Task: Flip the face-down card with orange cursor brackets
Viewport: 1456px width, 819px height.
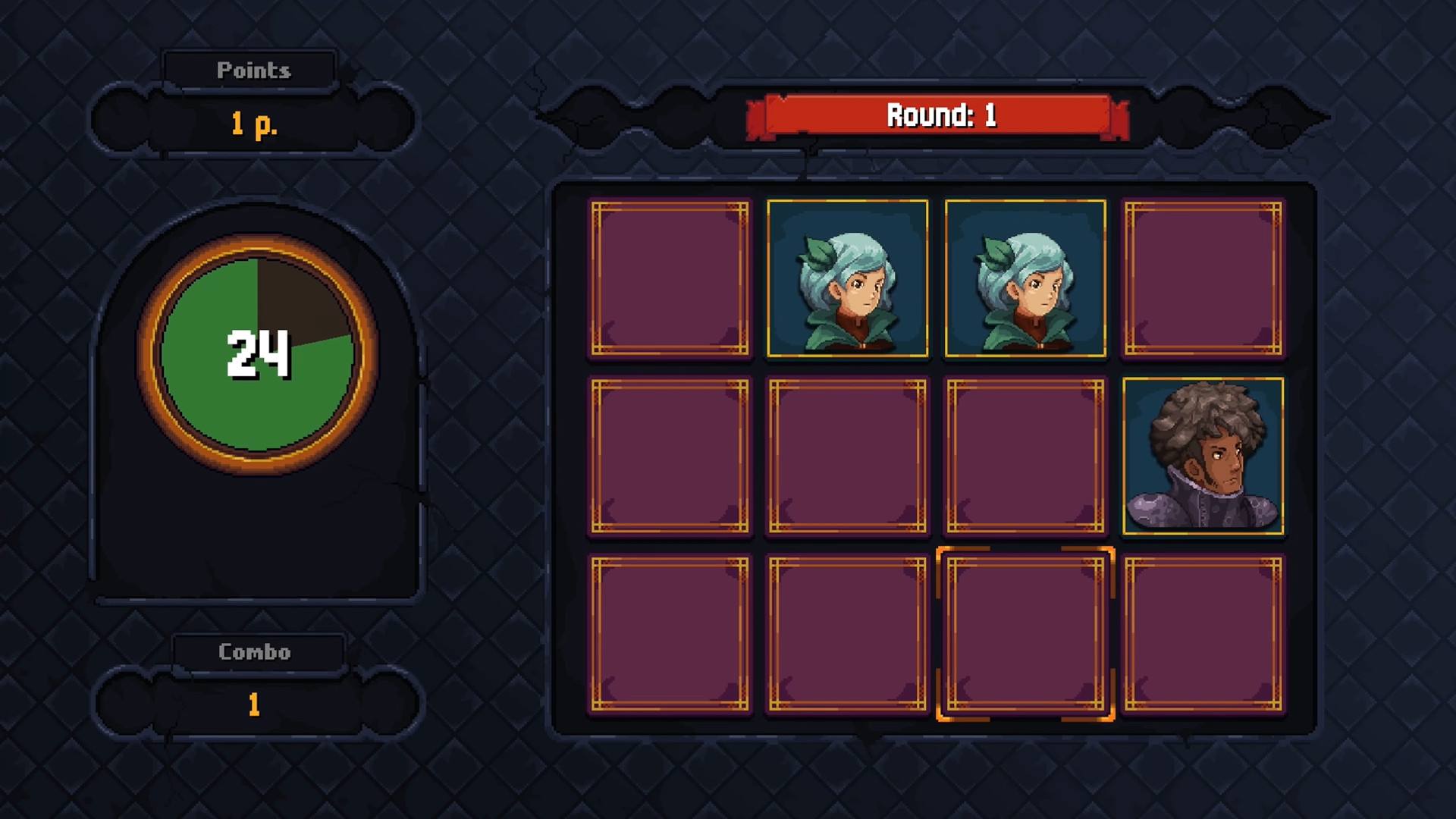Action: pos(1025,634)
